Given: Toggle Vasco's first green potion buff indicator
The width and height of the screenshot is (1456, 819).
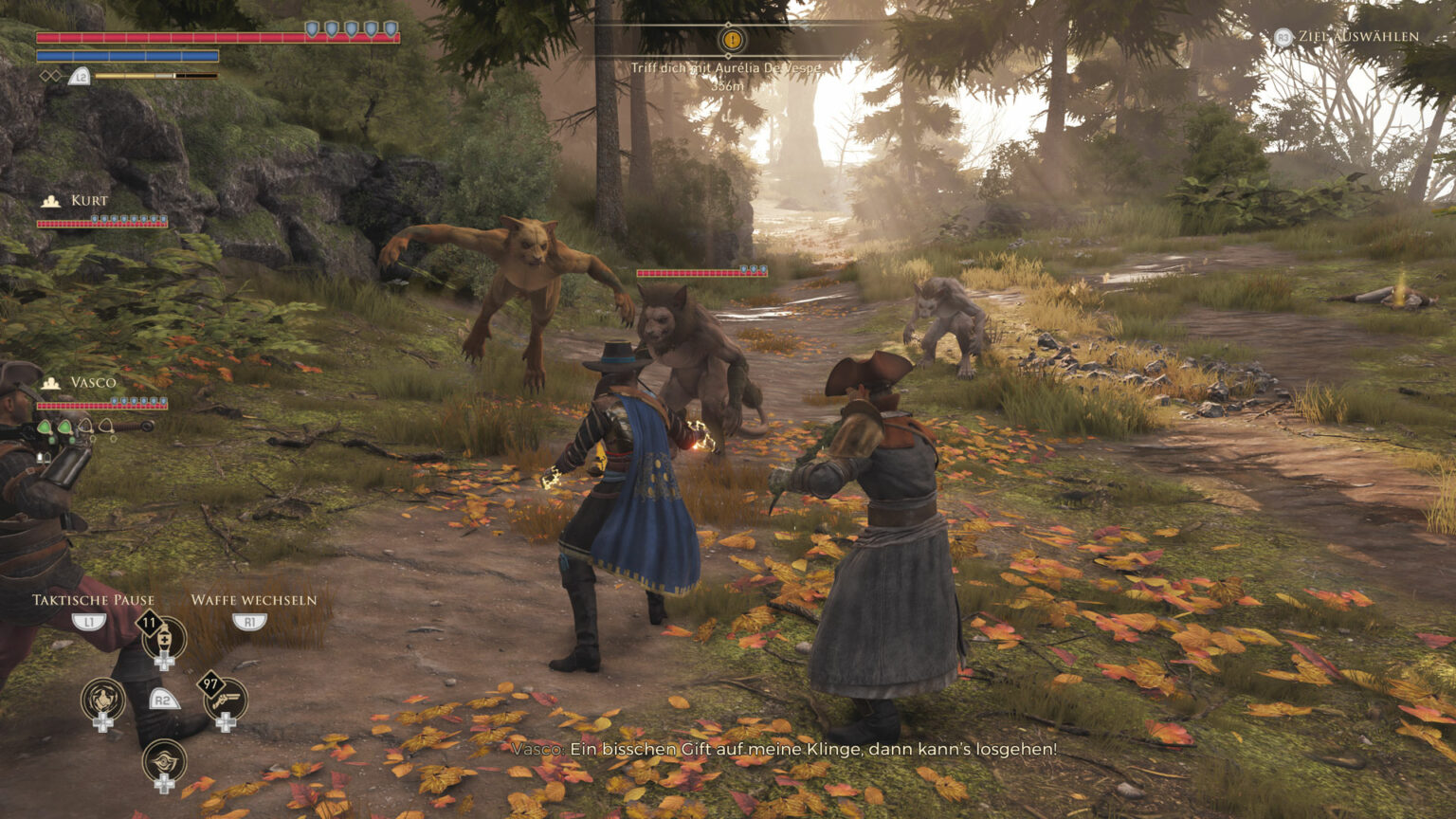Looking at the screenshot, I should 44,427.
